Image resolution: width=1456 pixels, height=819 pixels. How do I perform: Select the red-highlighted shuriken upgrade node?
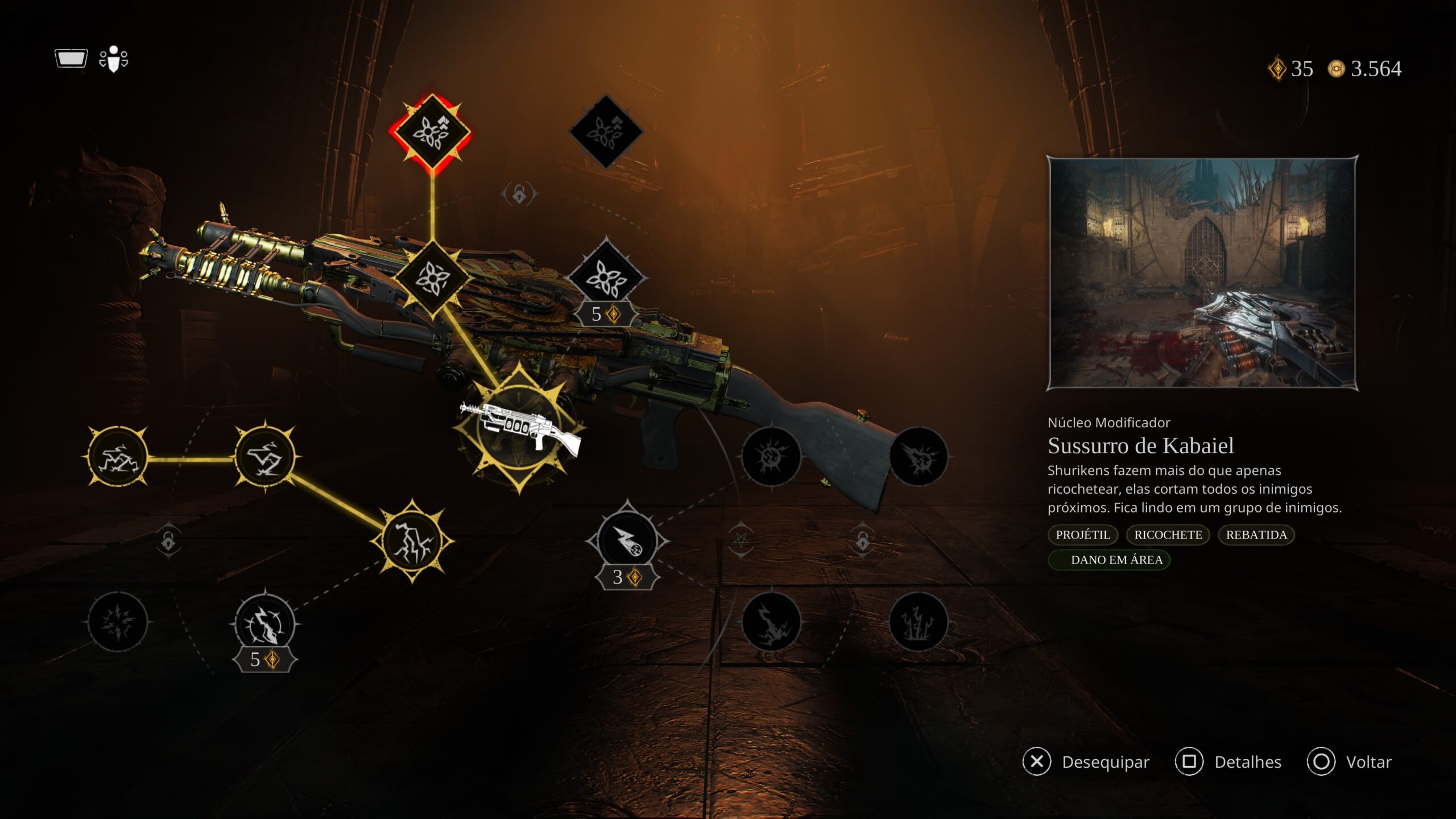click(x=432, y=131)
